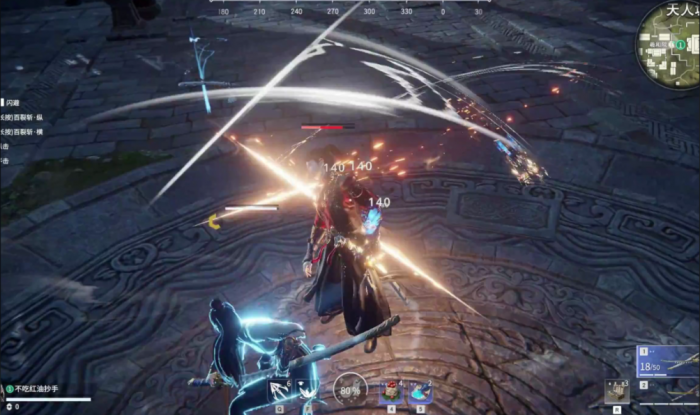The image size is (700, 415).
Task: Click the 80% circular gauge icon
Action: [x=349, y=389]
